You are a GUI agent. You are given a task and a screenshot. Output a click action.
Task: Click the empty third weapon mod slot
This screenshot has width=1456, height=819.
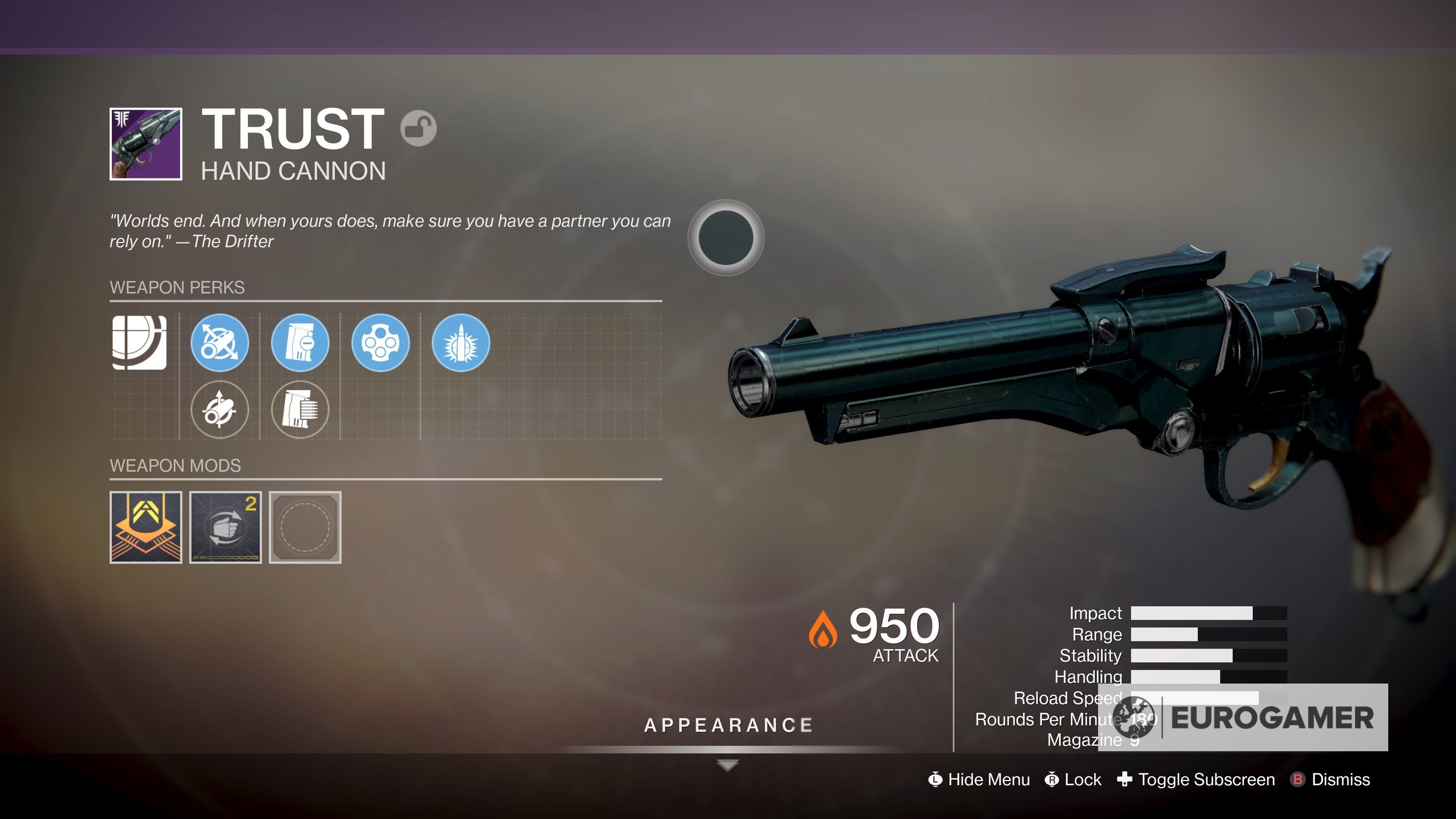pyautogui.click(x=306, y=526)
